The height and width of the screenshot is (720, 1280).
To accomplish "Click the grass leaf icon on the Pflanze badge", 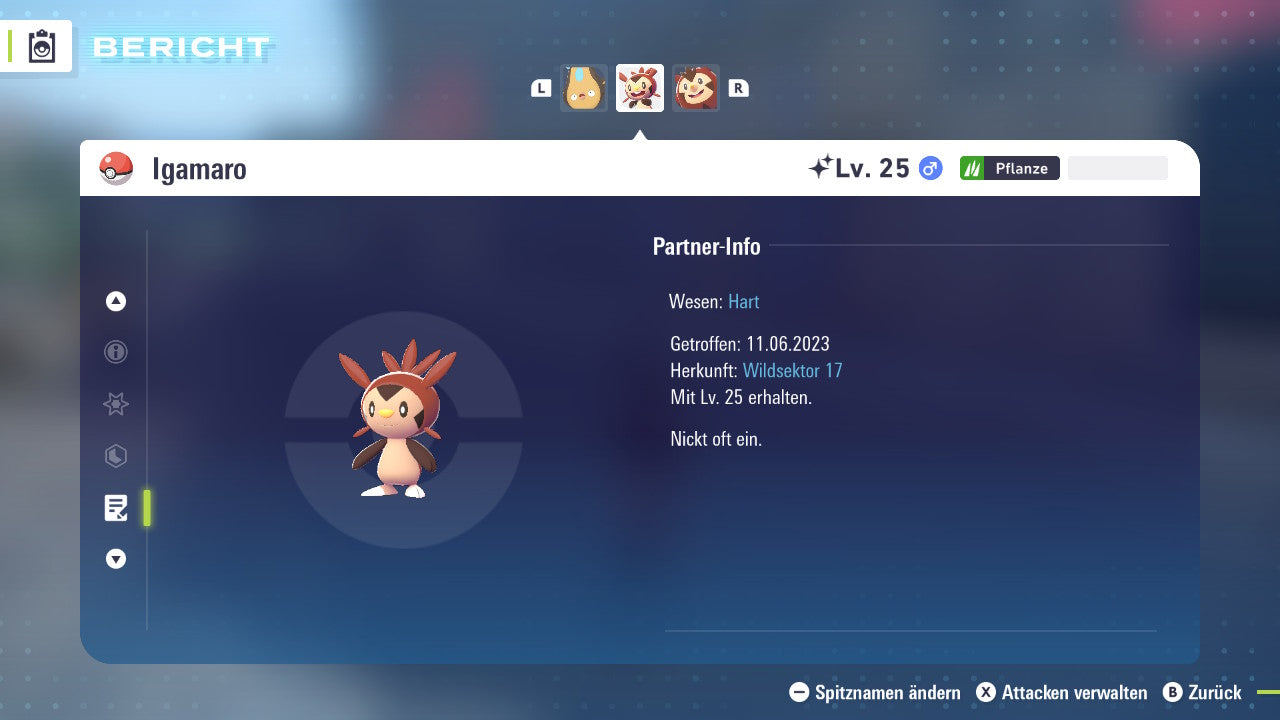I will coord(971,167).
